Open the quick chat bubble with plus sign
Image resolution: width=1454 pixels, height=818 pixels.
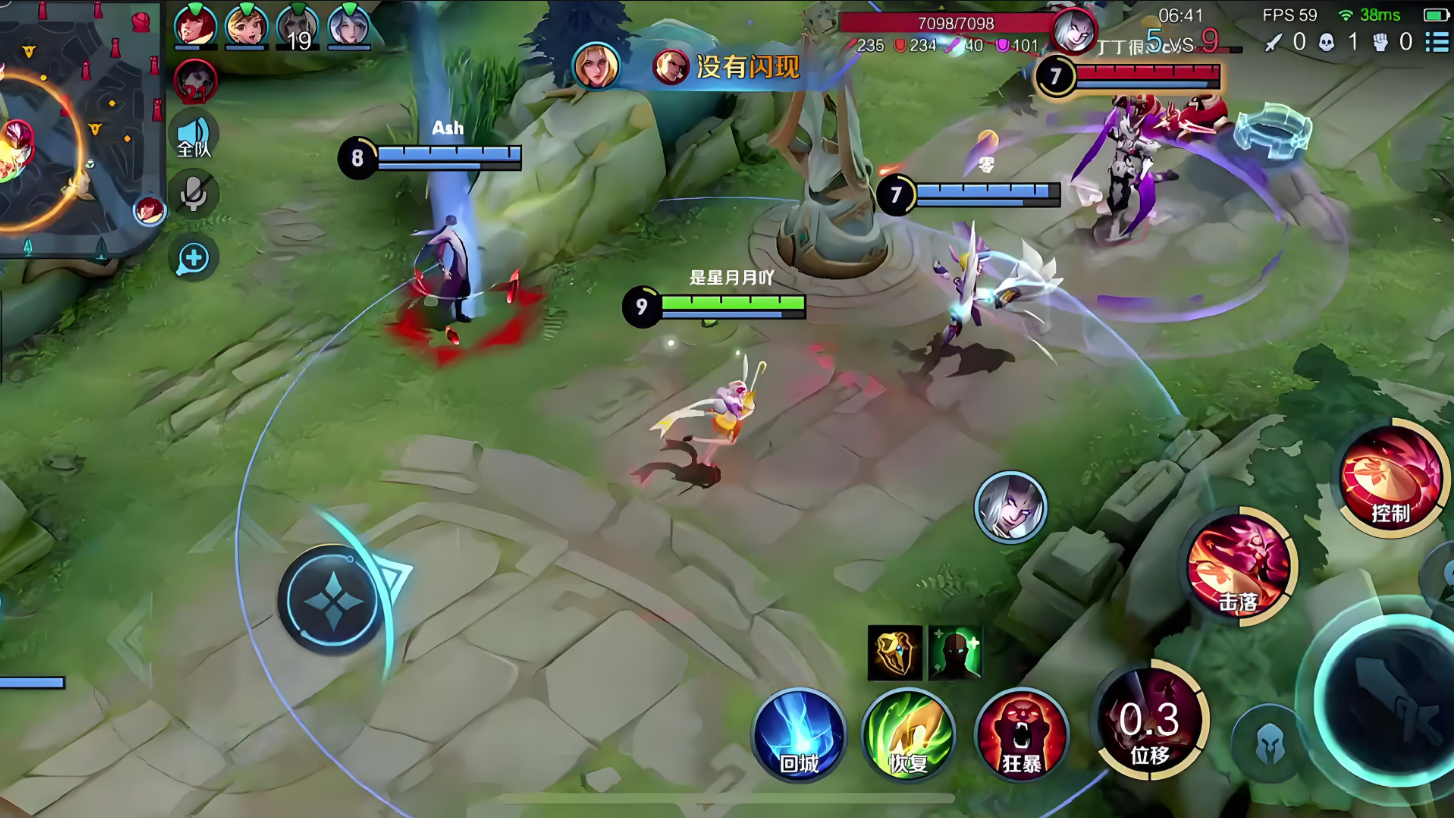pyautogui.click(x=193, y=259)
